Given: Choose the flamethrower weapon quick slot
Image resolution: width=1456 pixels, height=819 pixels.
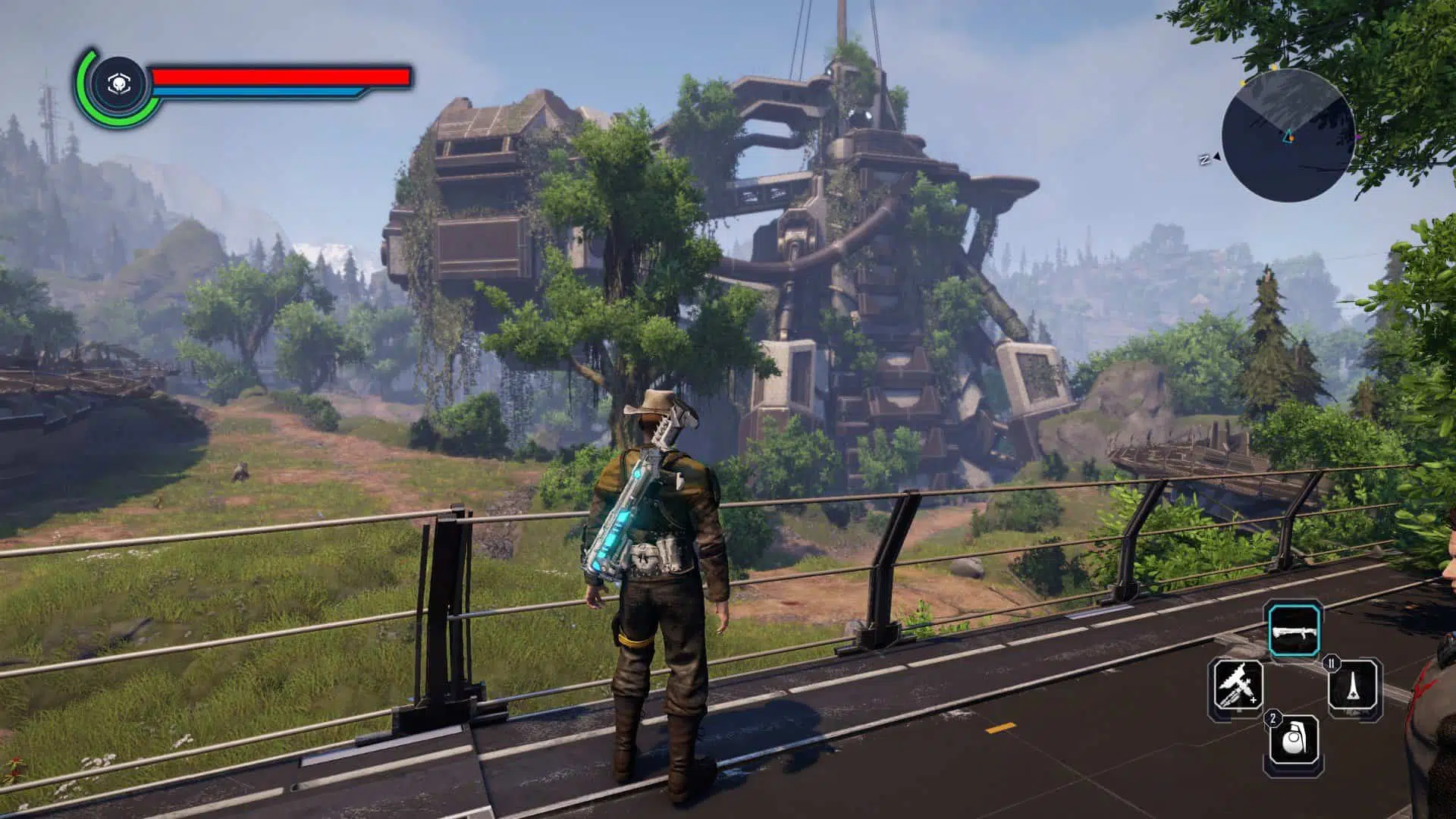Looking at the screenshot, I should pyautogui.click(x=1238, y=684).
